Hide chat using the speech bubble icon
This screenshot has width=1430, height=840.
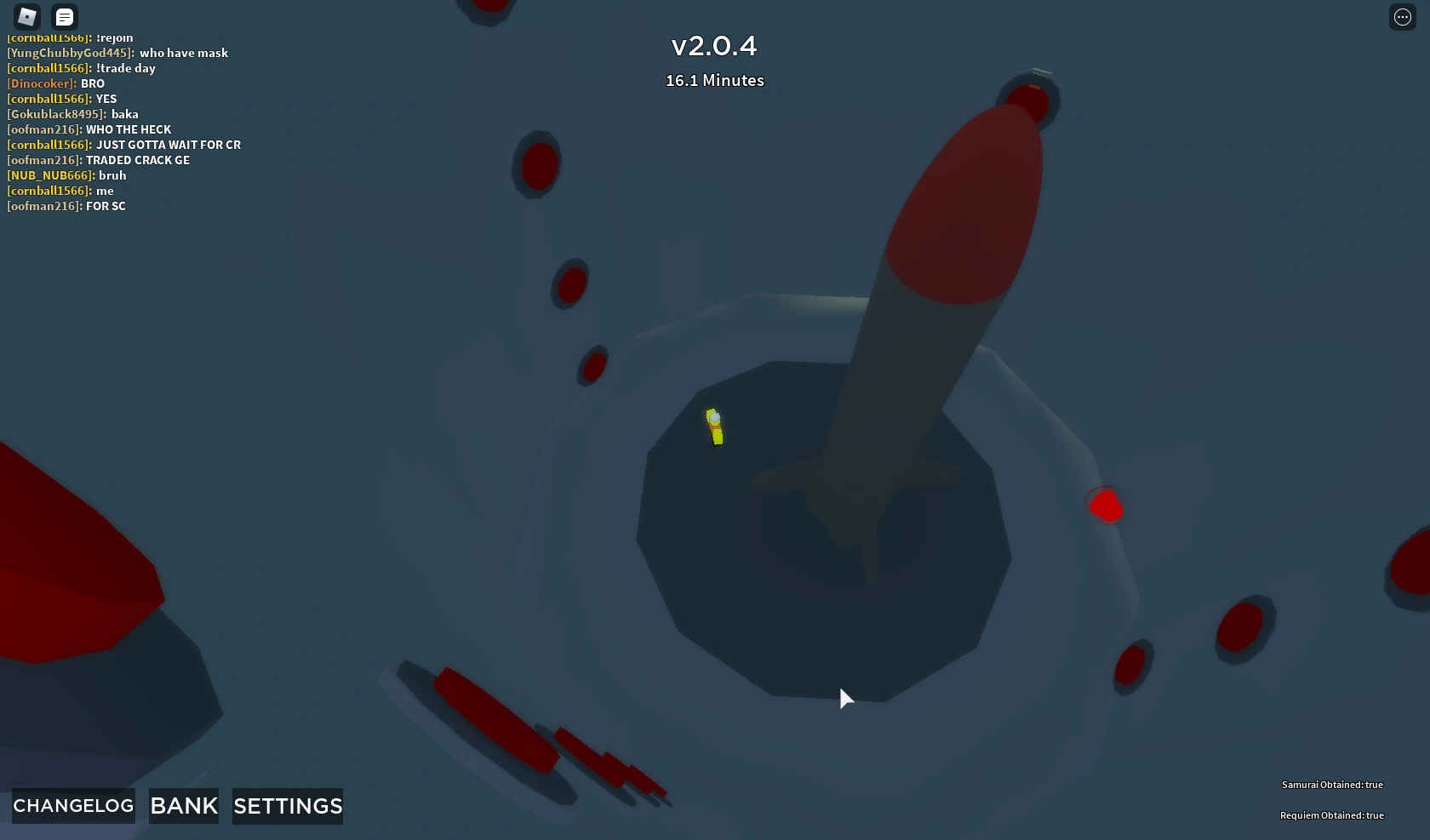65,17
